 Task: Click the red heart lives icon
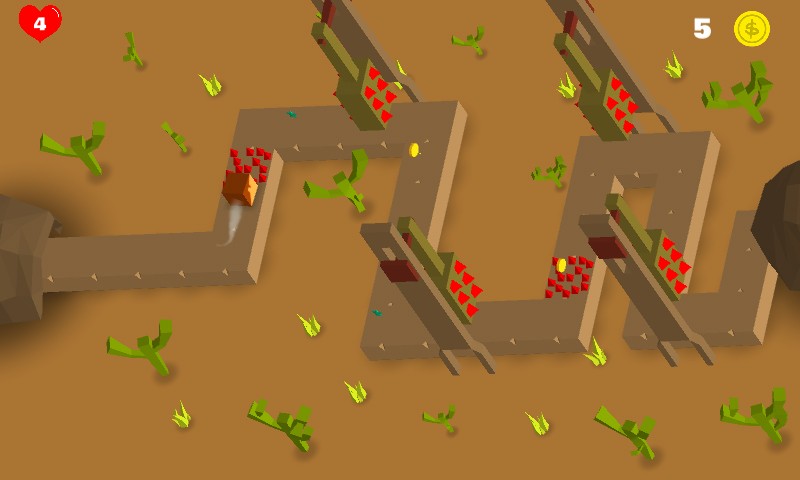pos(40,23)
